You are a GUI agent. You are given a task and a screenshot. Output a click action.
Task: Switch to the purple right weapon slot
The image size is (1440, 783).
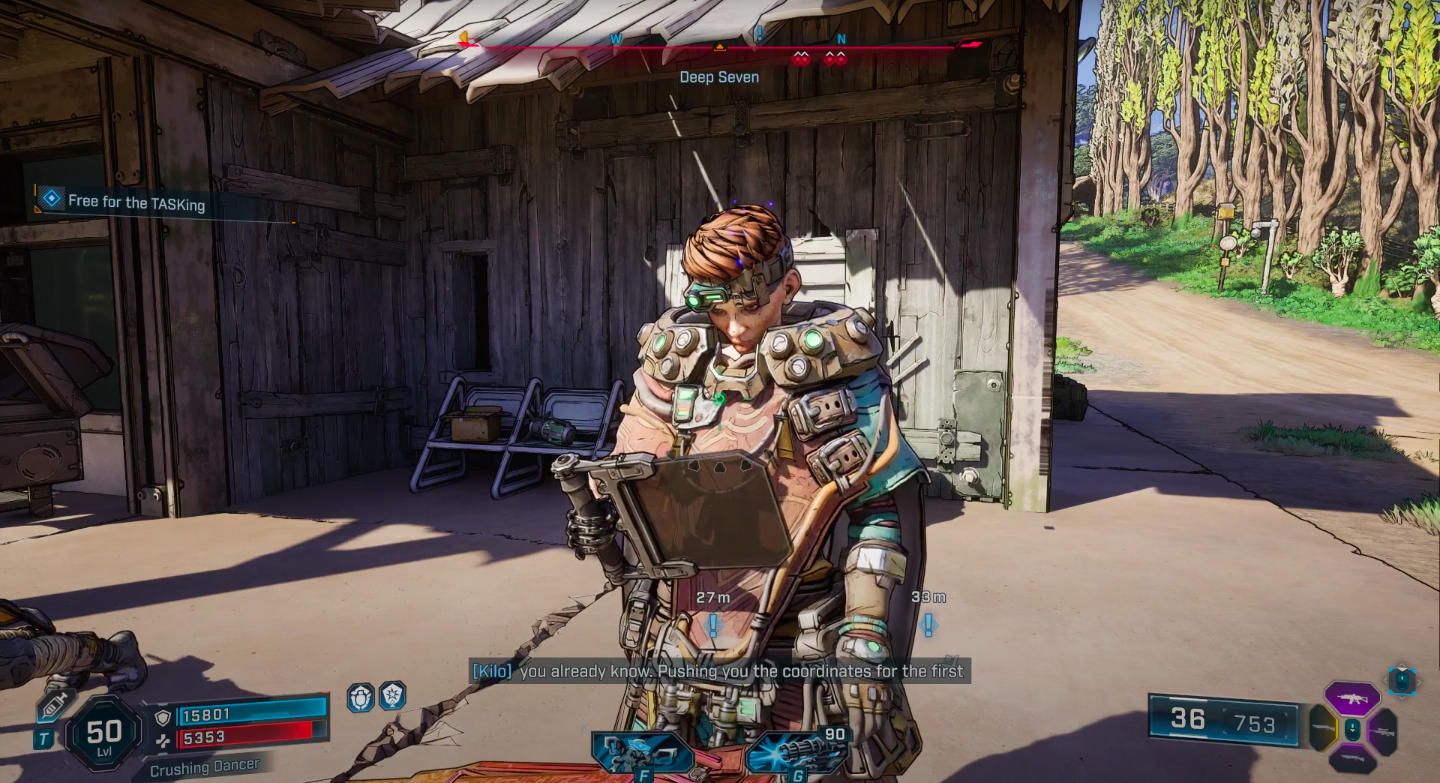coord(1384,731)
